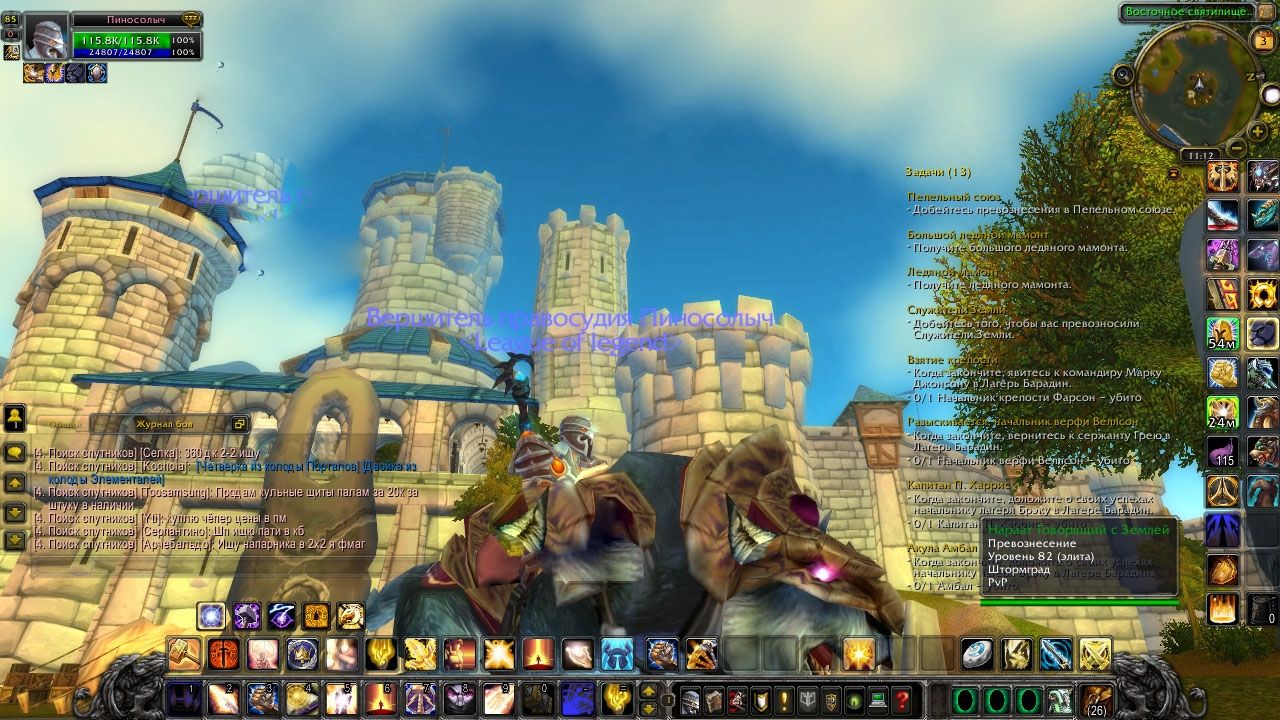Viewport: 1280px width, 720px height.
Task: Zoom out the minimap with the minus button
Action: (x=1235, y=147)
